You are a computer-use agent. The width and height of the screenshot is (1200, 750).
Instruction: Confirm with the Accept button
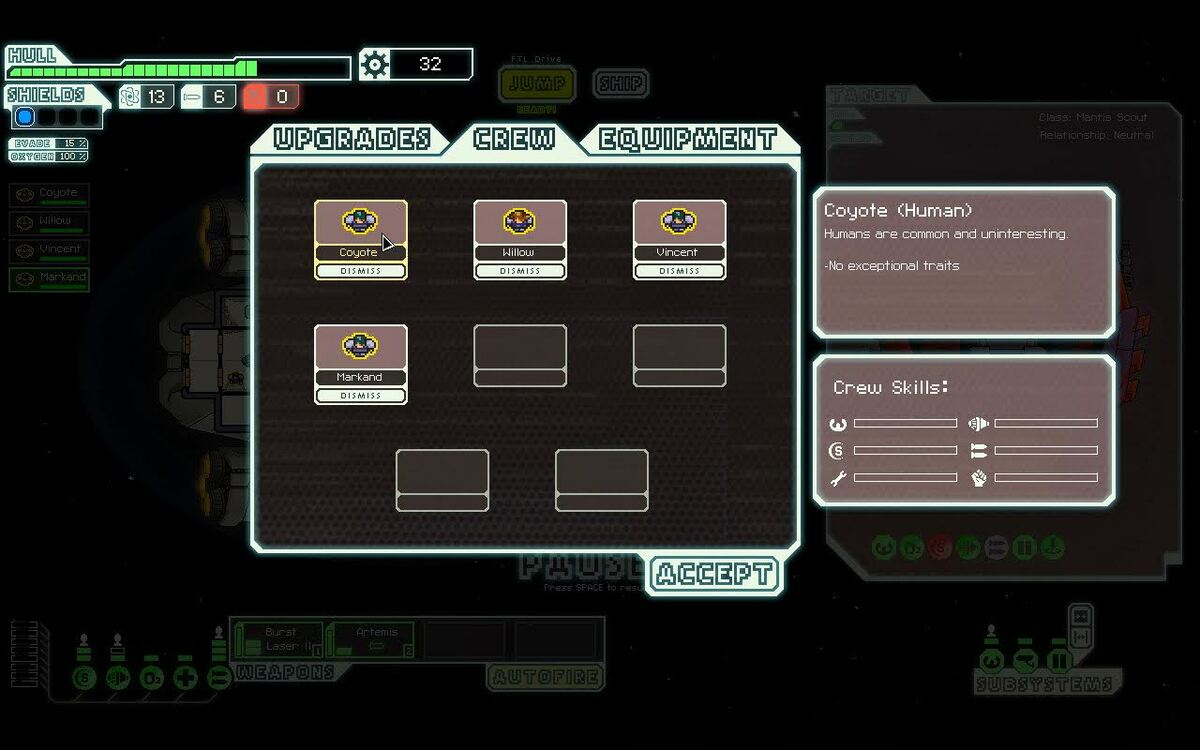(714, 574)
